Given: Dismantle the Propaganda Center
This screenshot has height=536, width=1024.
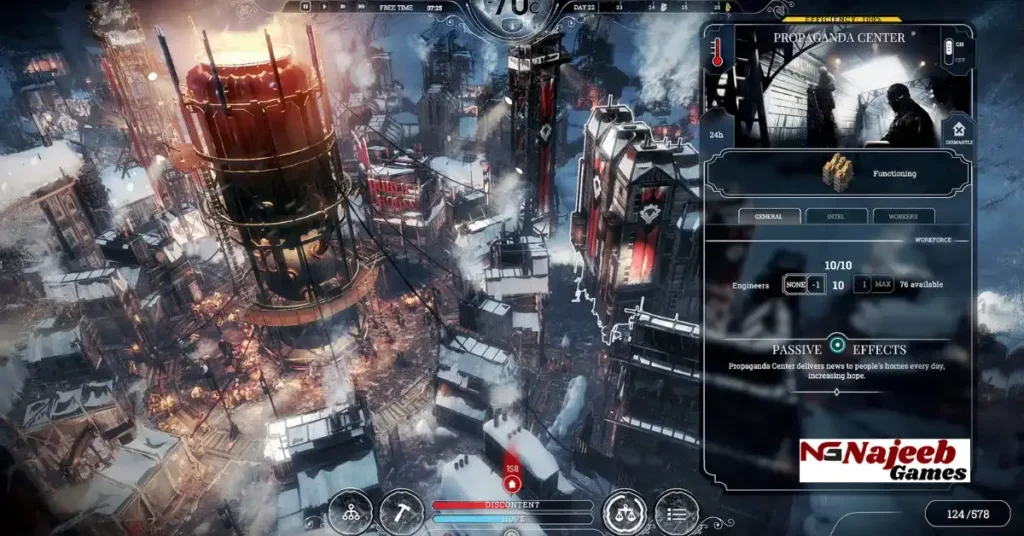Looking at the screenshot, I should pyautogui.click(x=957, y=130).
